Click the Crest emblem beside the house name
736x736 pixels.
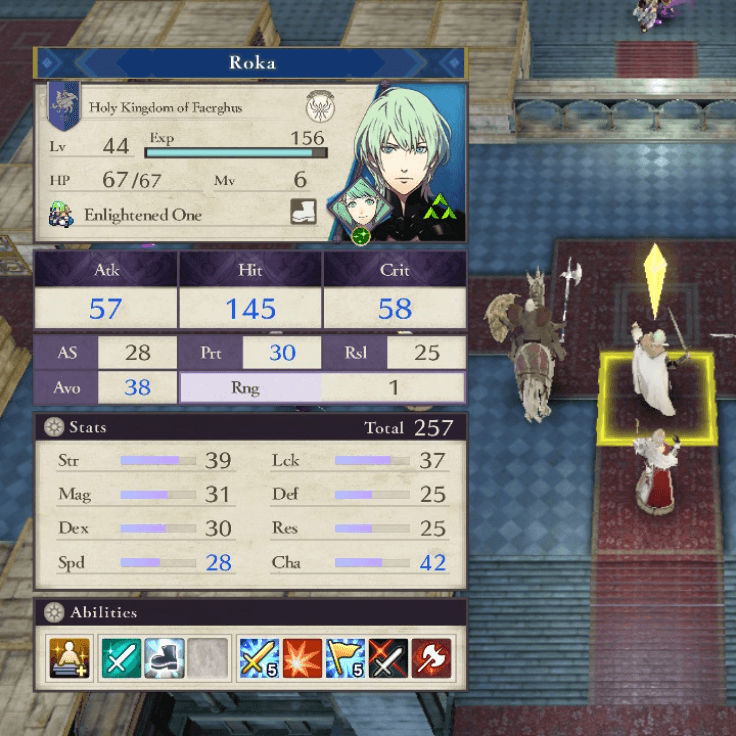click(x=320, y=107)
